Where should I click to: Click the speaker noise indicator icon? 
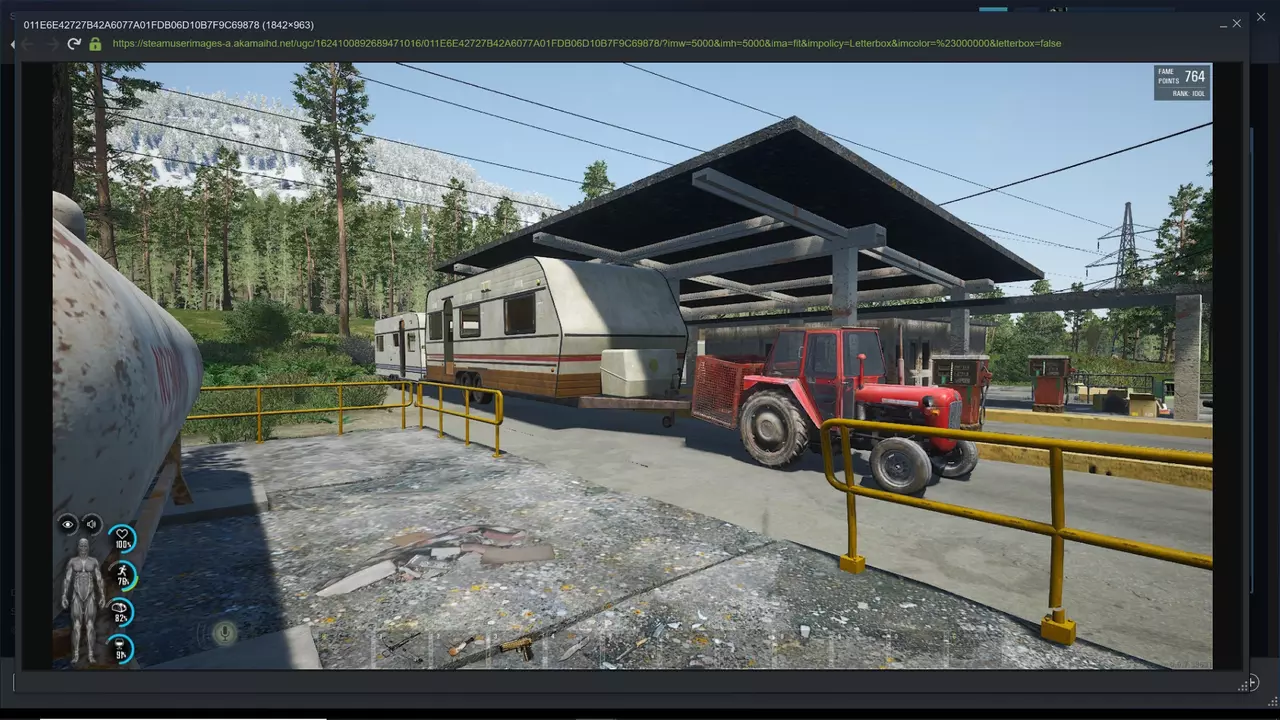[x=92, y=524]
